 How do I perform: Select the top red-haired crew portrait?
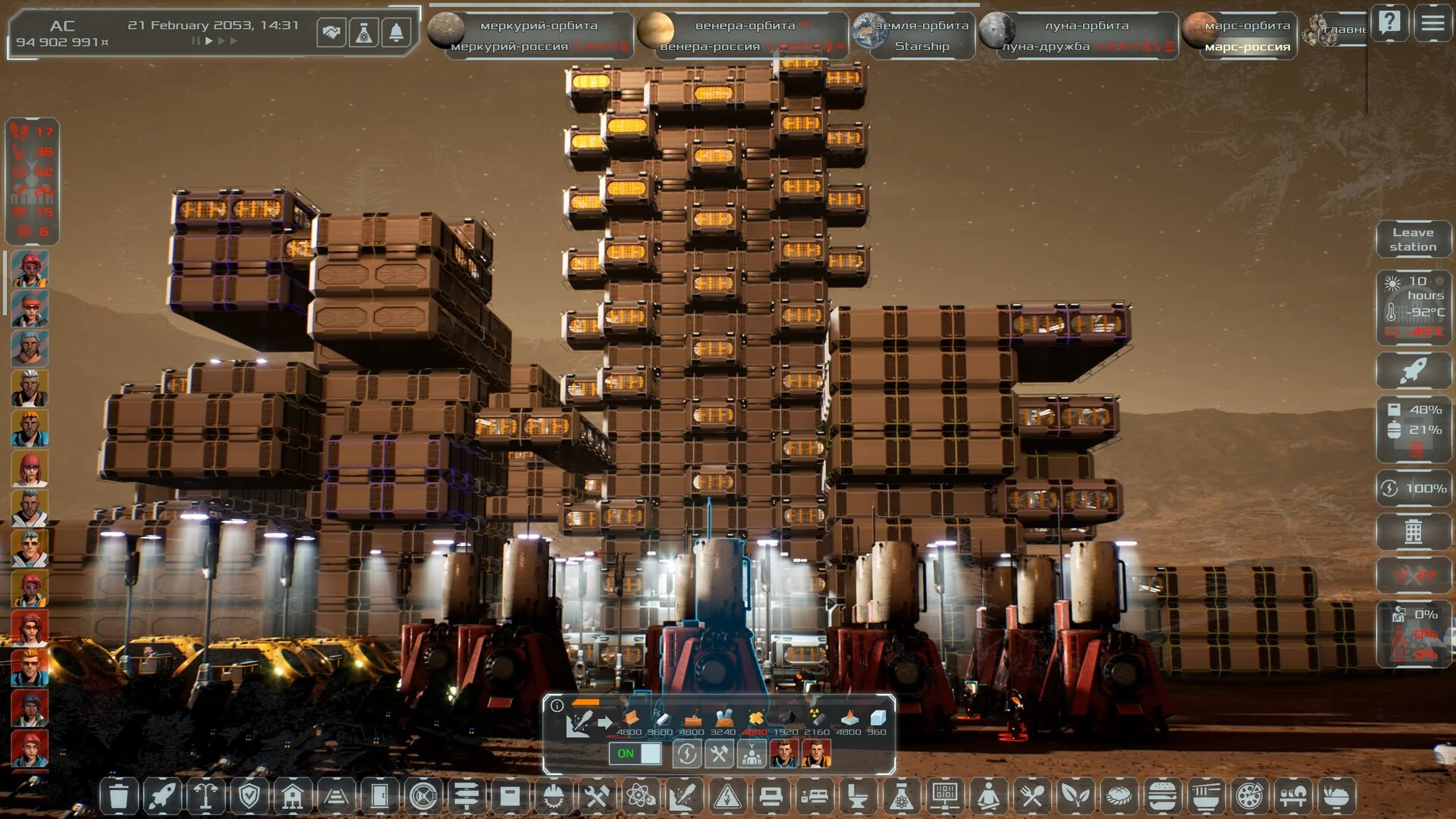click(30, 269)
